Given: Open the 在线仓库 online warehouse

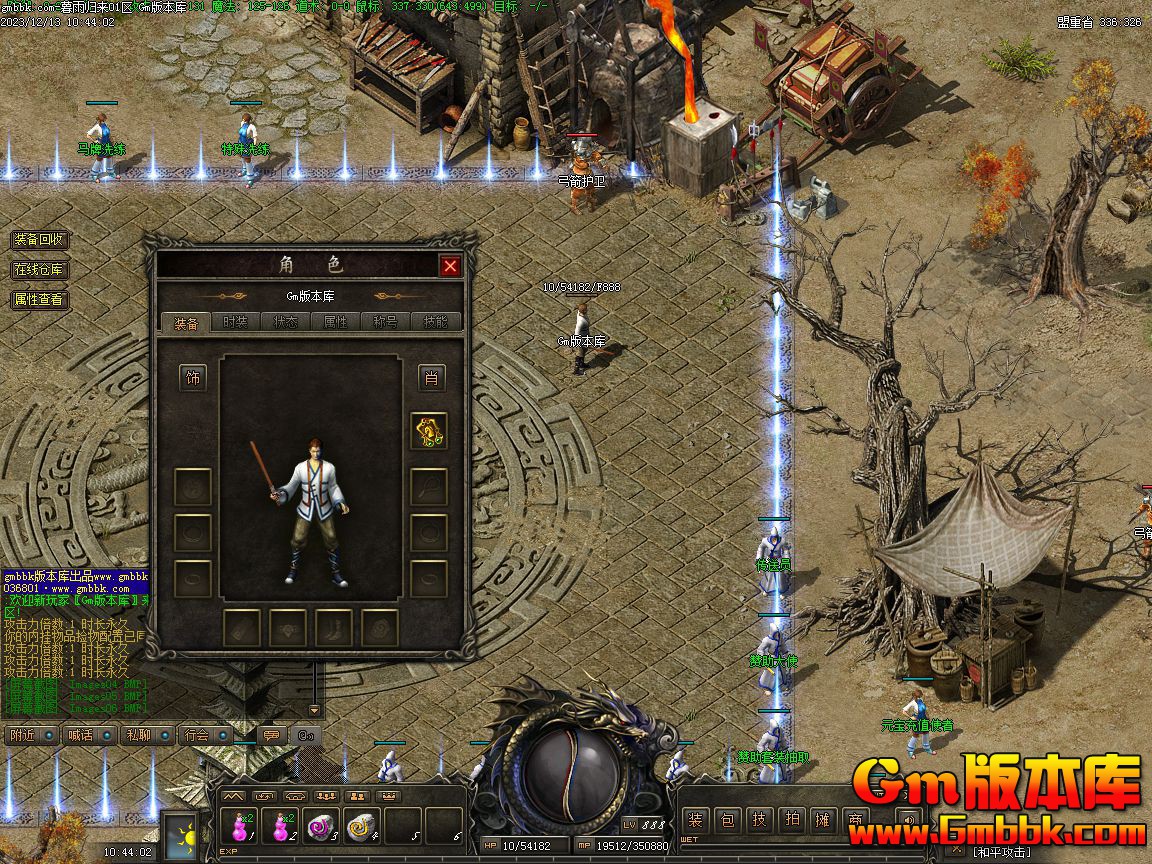Looking at the screenshot, I should 40,270.
